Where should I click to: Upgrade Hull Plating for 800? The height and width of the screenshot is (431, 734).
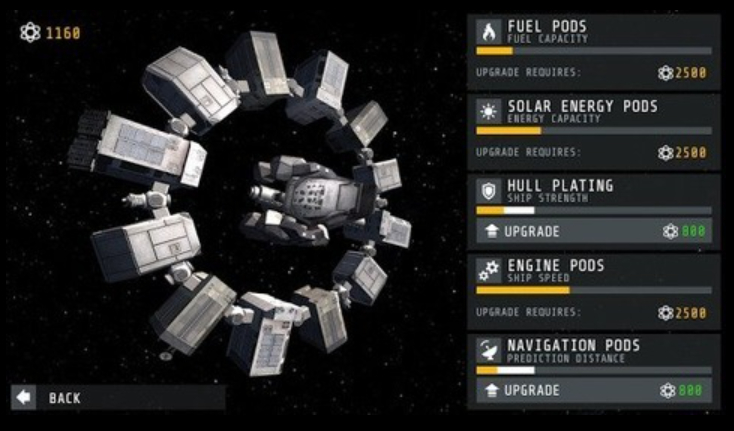593,231
